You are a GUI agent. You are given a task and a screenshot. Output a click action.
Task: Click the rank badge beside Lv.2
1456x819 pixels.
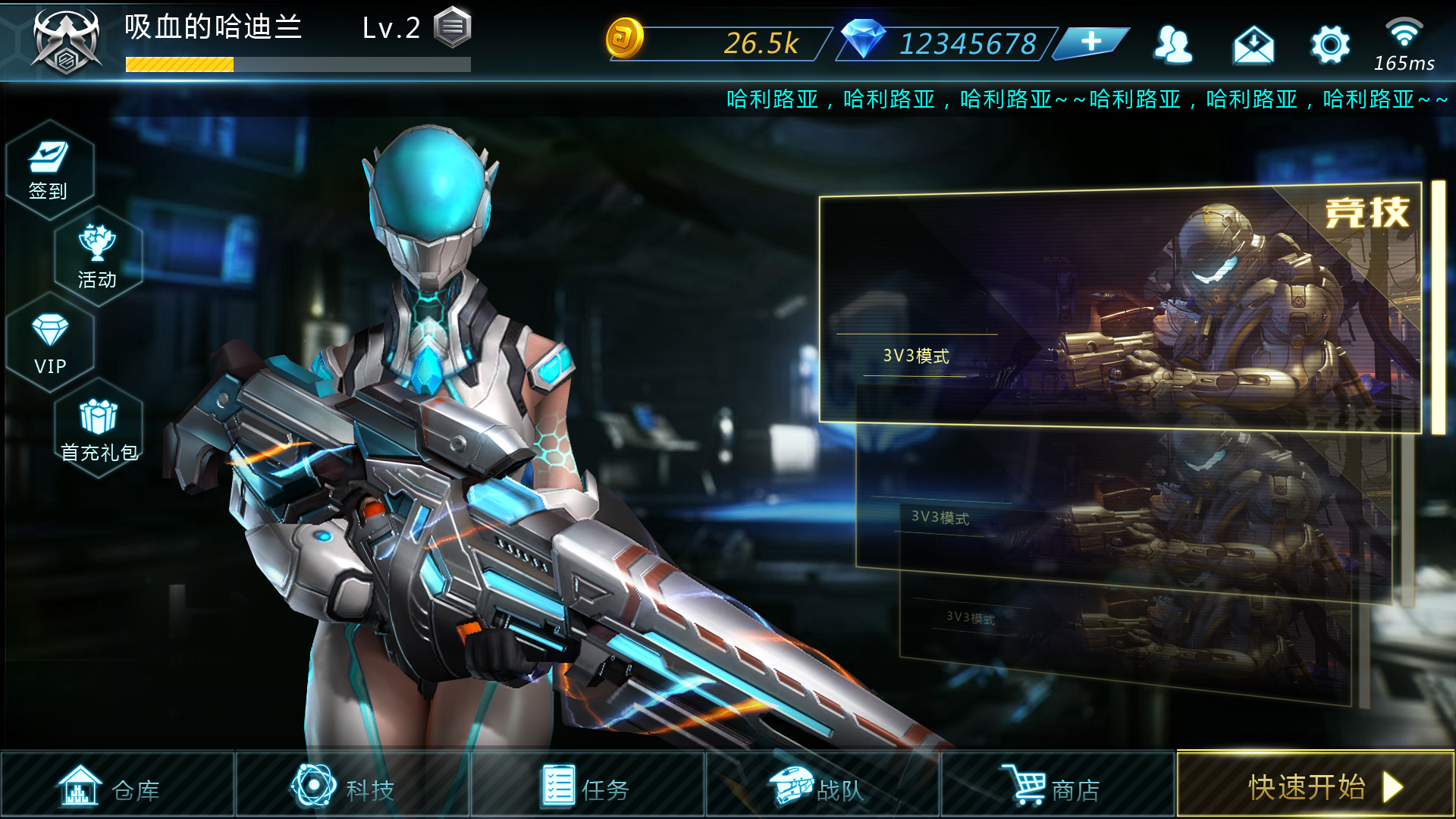point(453,27)
